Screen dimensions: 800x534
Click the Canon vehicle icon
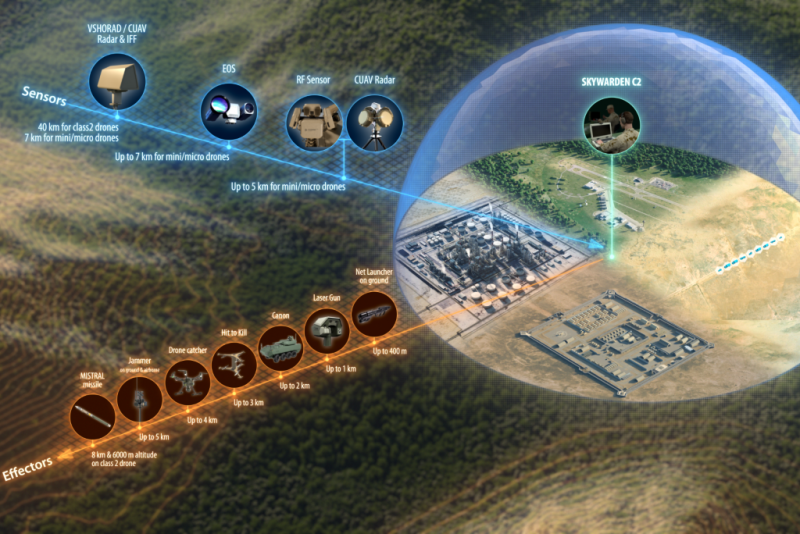pos(281,348)
